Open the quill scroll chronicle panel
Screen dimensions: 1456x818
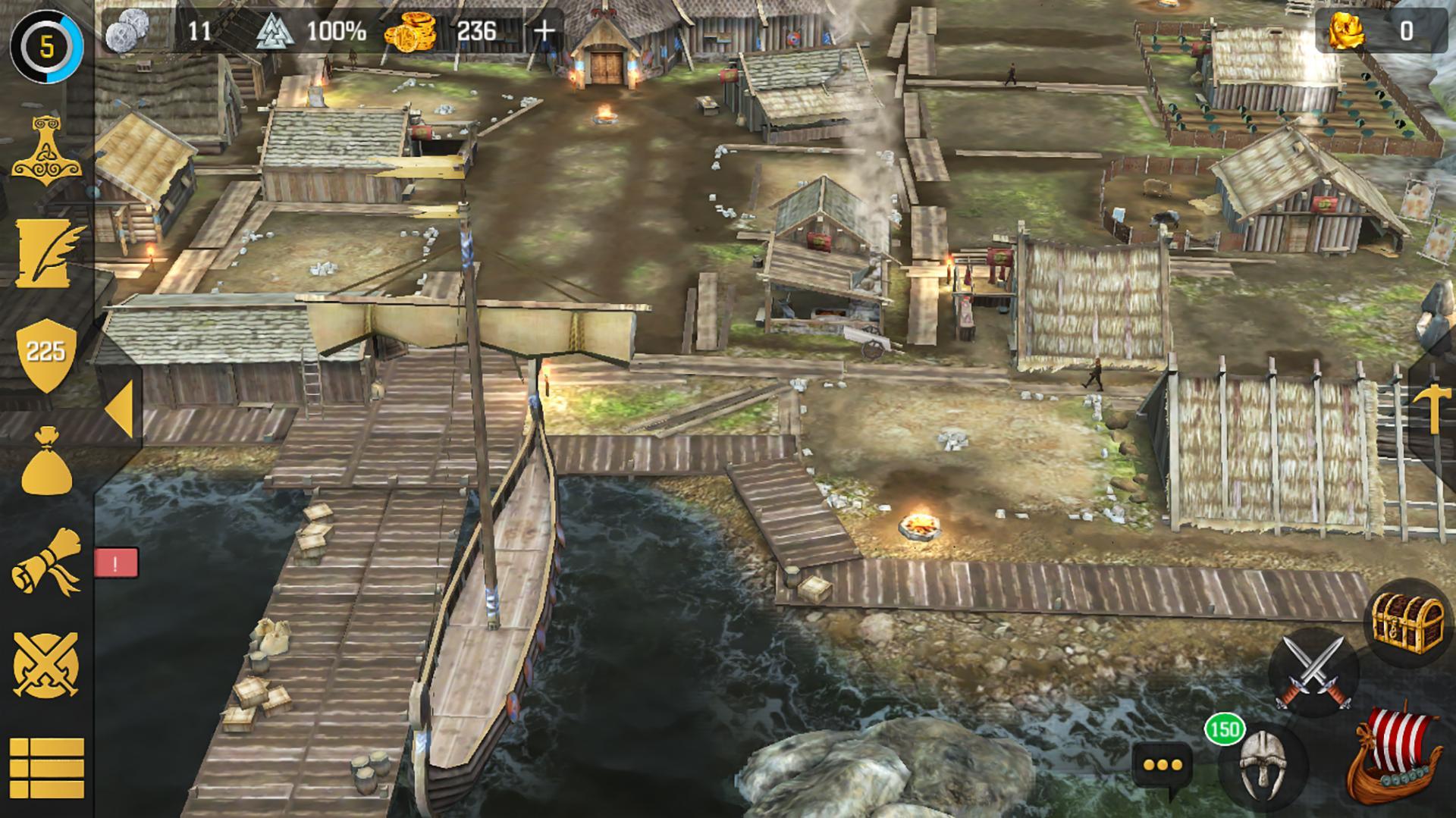(x=47, y=254)
